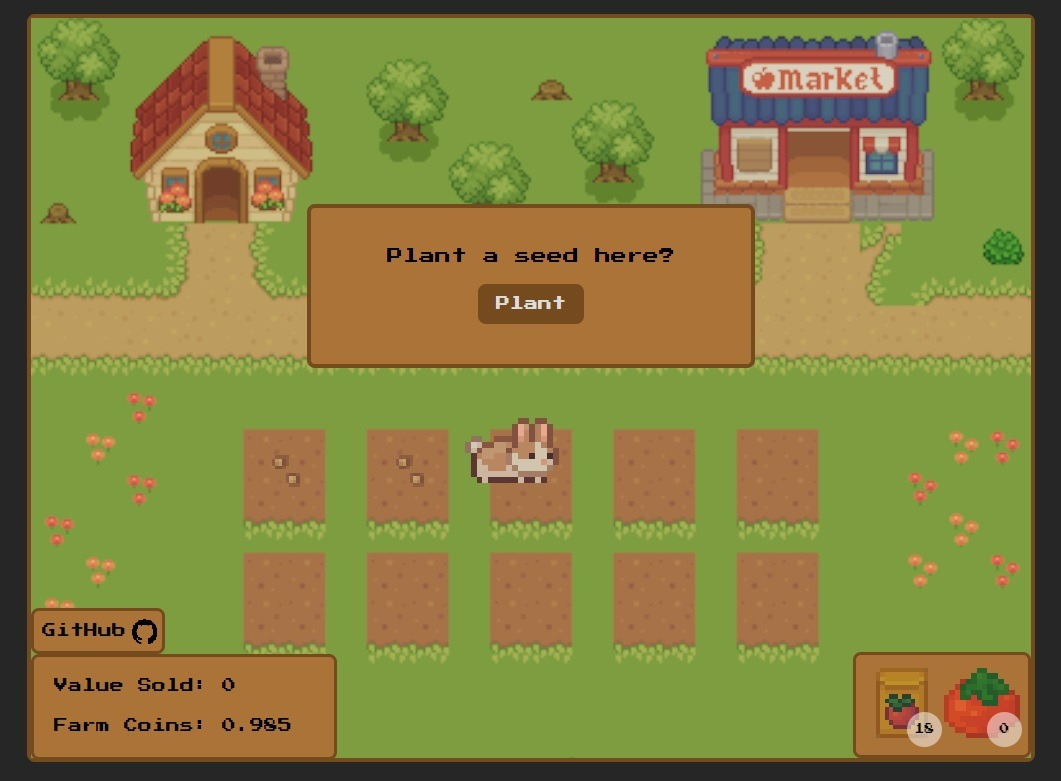Image resolution: width=1061 pixels, height=781 pixels.
Task: Select the tomato inventory item
Action: [x=981, y=704]
